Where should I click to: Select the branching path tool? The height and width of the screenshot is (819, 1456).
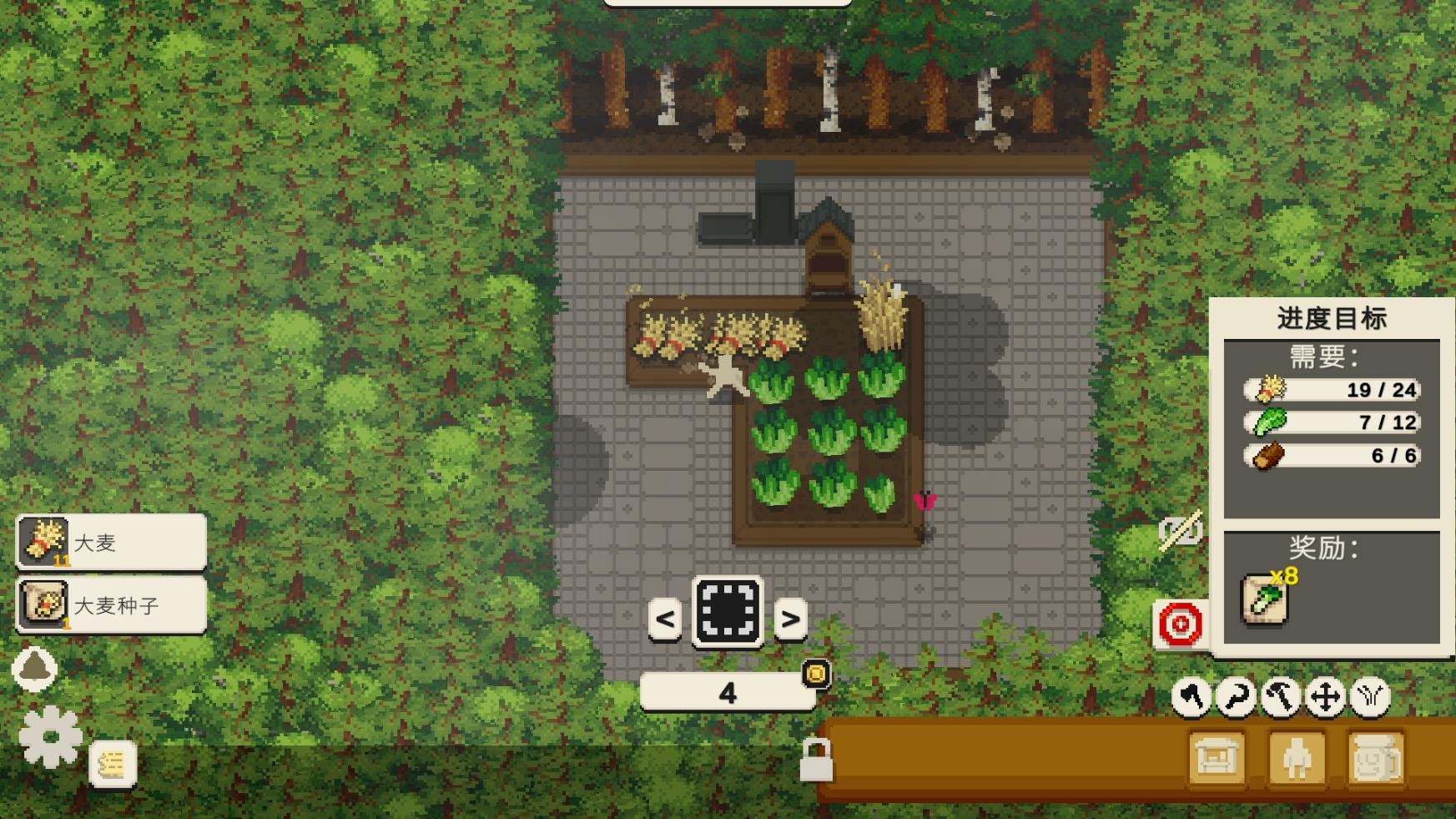coord(1370,696)
